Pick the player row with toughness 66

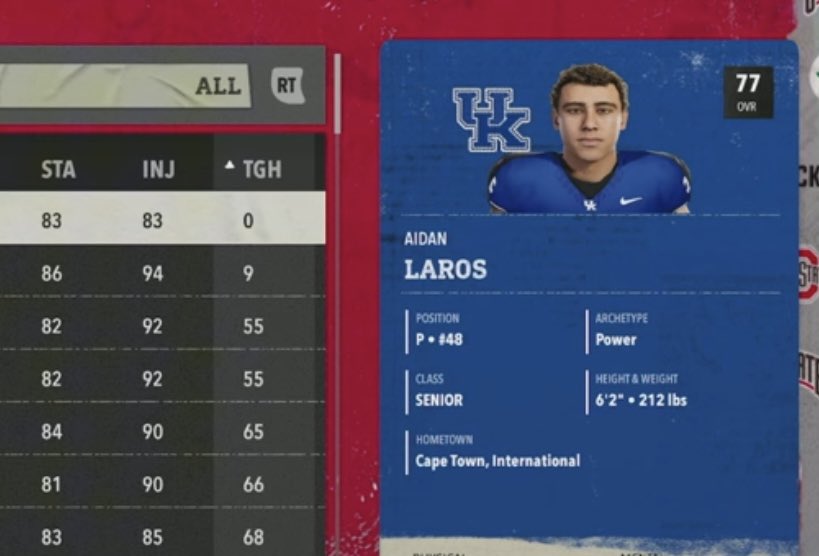[x=160, y=485]
